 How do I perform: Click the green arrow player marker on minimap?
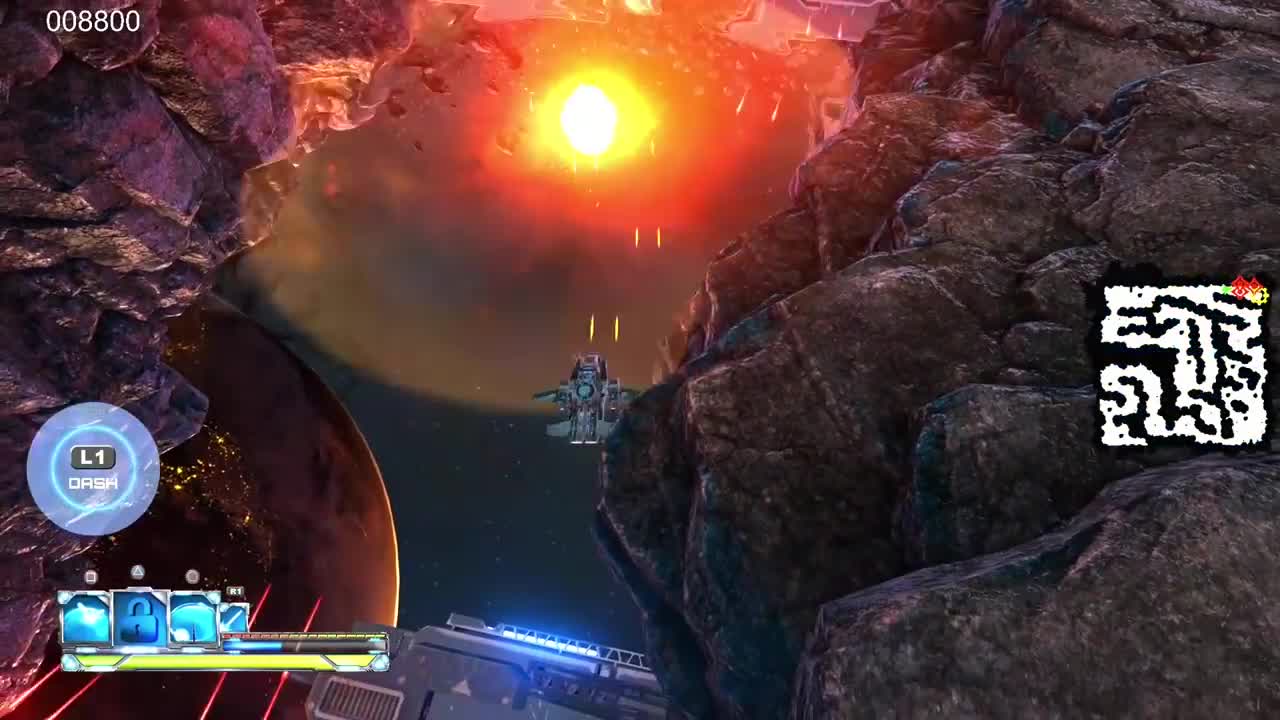pos(1224,290)
